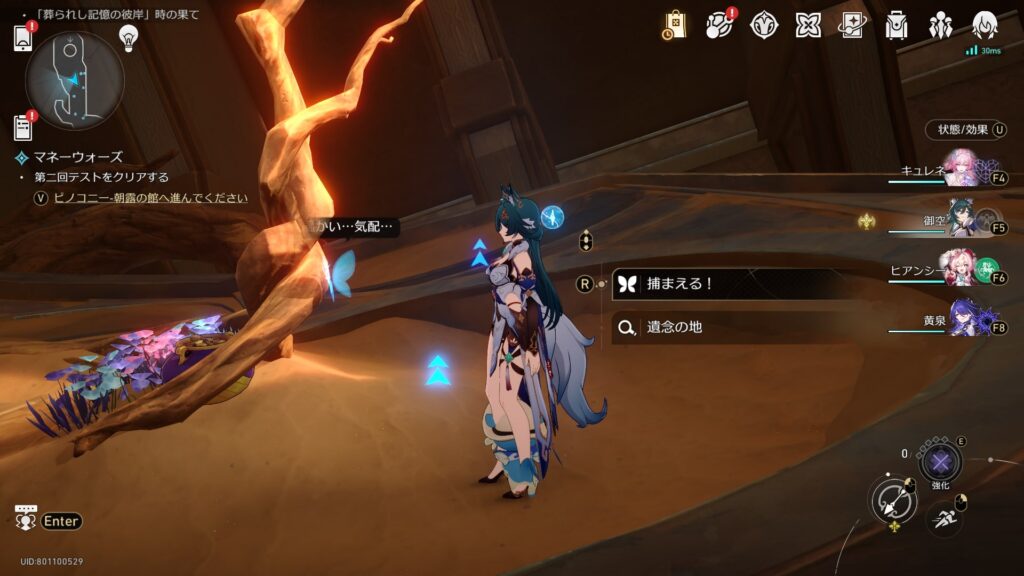Open the minimap
1024x576 pixels.
click(75, 80)
